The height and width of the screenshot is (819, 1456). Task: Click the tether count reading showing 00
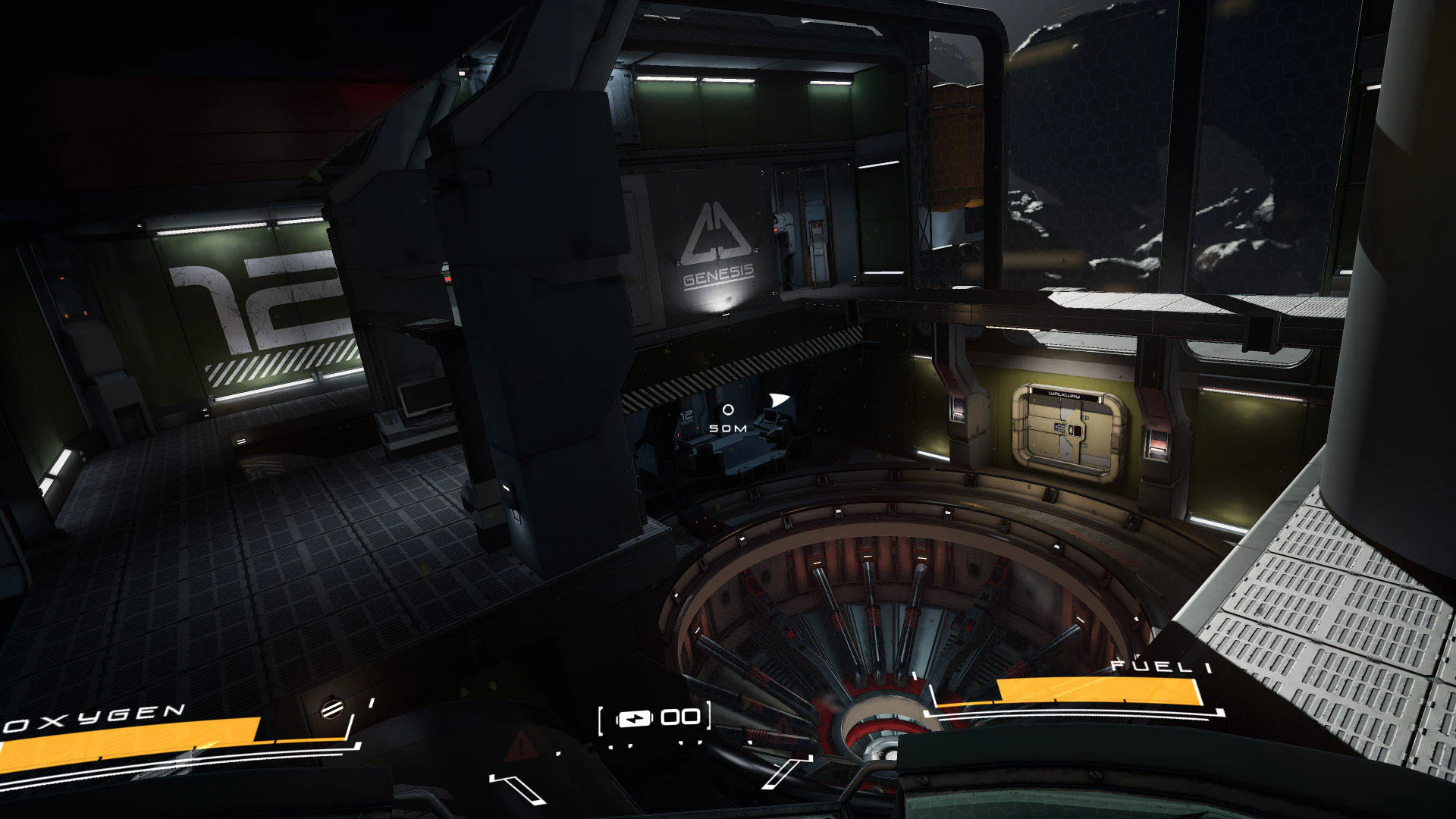680,716
